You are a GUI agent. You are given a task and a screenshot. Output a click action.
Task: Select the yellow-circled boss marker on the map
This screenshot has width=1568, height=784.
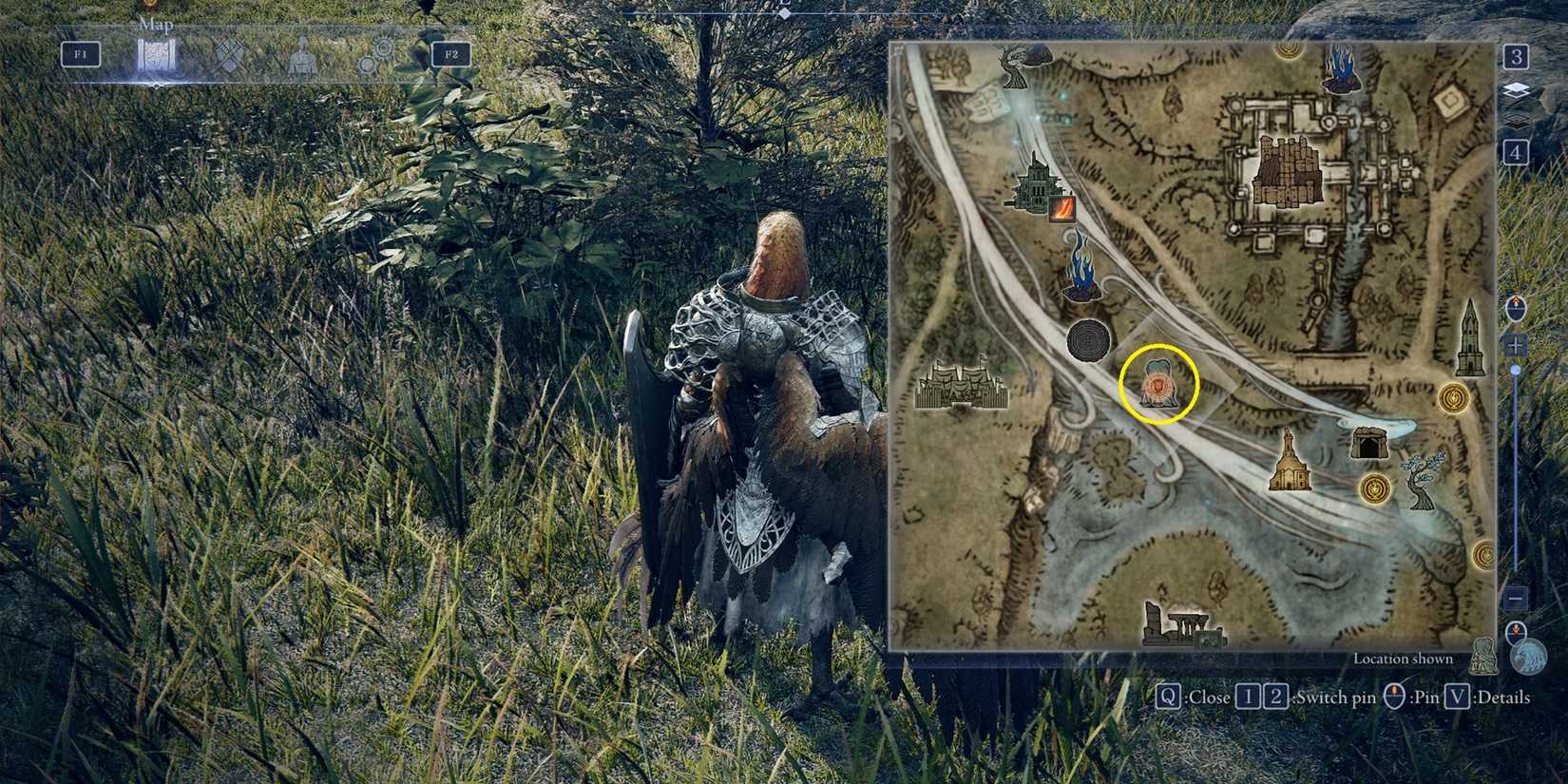tap(1161, 382)
